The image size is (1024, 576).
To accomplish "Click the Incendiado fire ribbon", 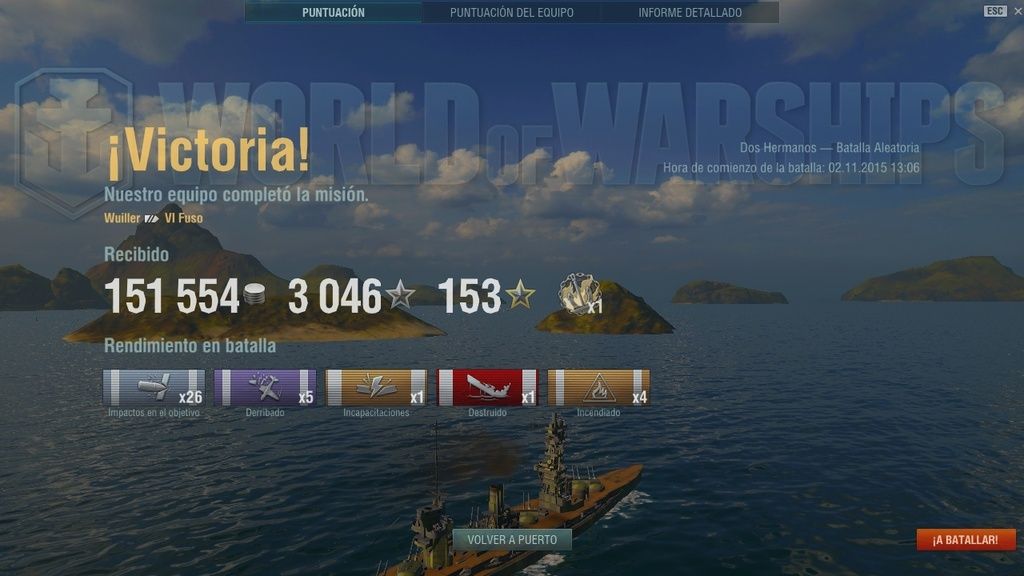I will [x=598, y=388].
